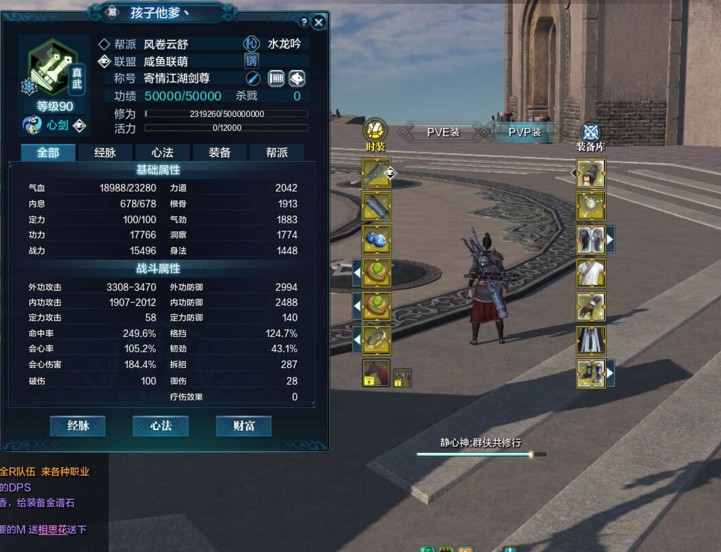This screenshot has width=721, height=552.
Task: Open the 时装 fashion icon
Action: [375, 131]
